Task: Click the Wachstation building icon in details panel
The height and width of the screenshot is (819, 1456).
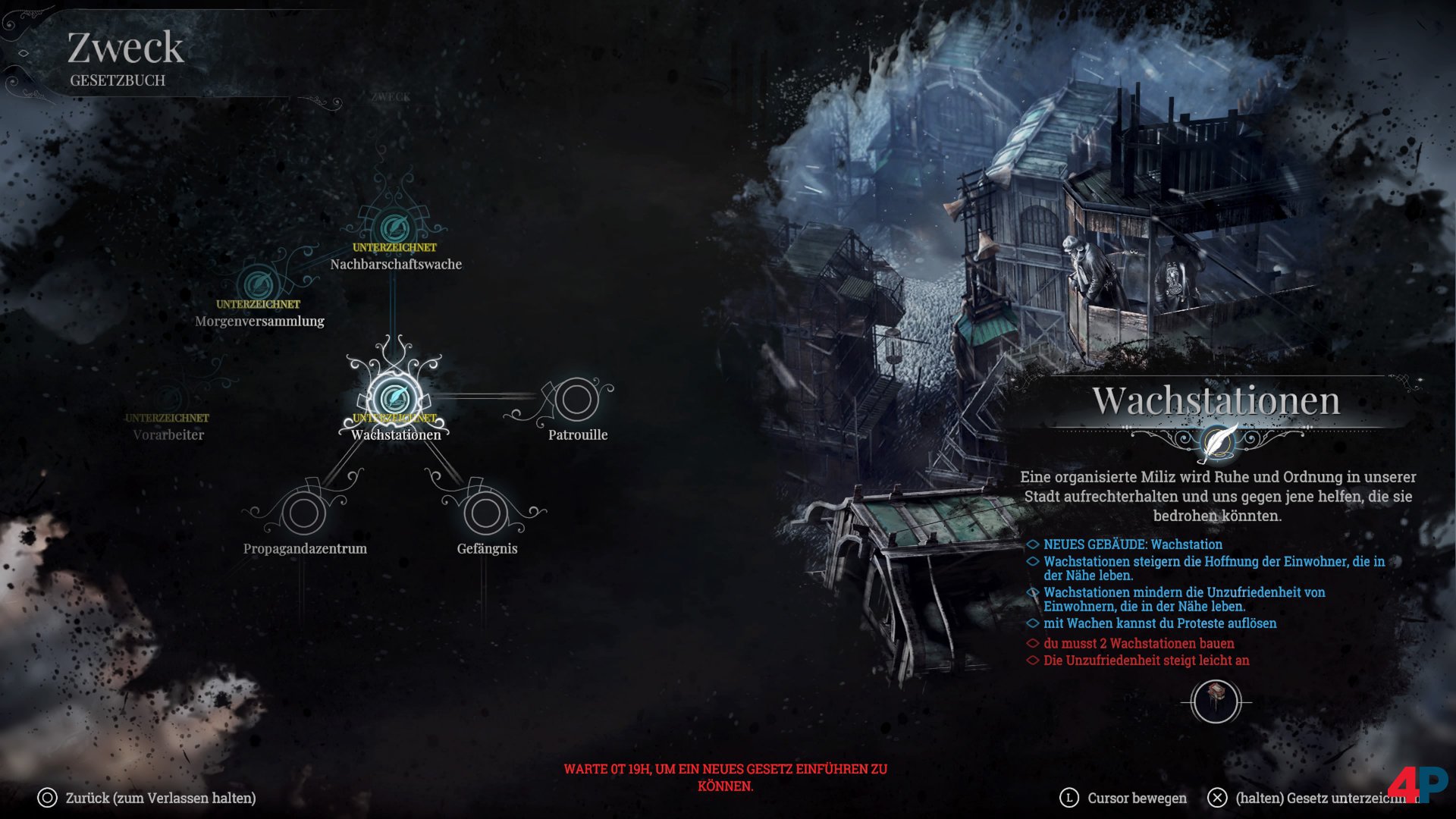Action: coord(1216,701)
